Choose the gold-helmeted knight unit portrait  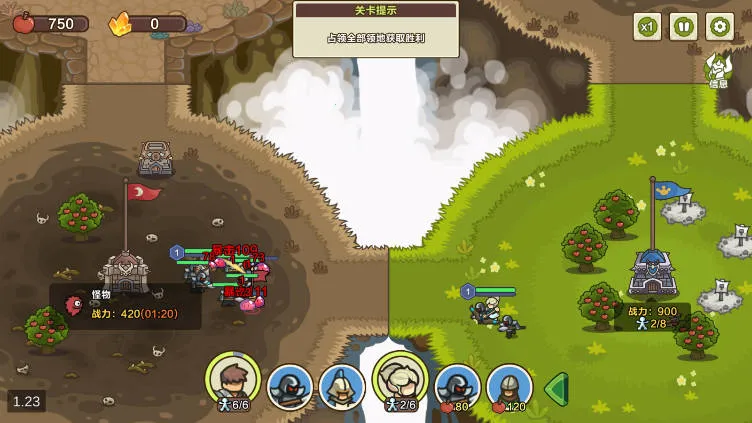342,387
